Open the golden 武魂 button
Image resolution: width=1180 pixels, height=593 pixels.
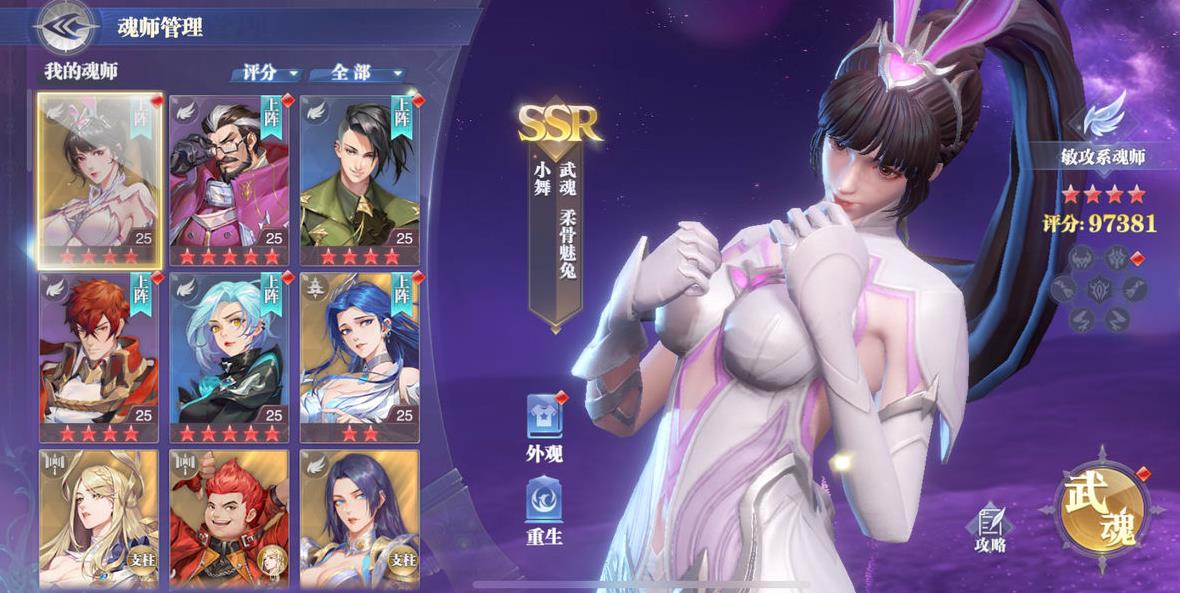pos(1101,511)
